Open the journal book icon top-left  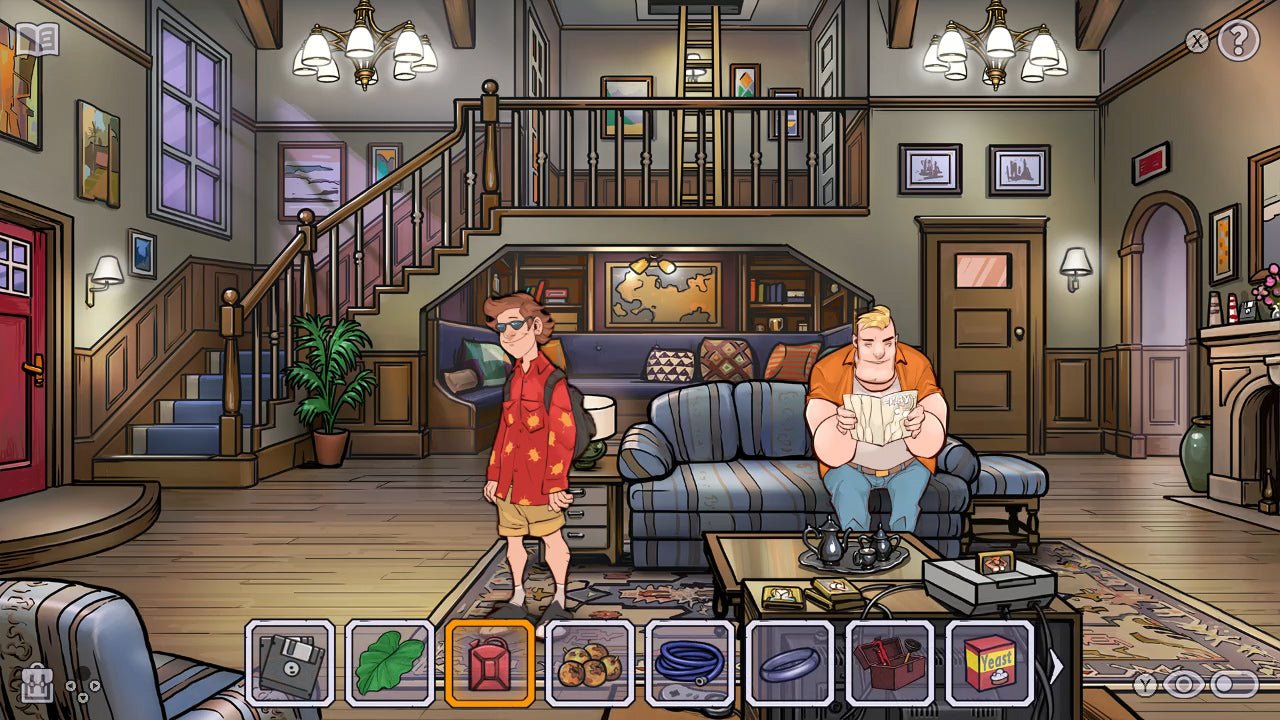[x=38, y=41]
